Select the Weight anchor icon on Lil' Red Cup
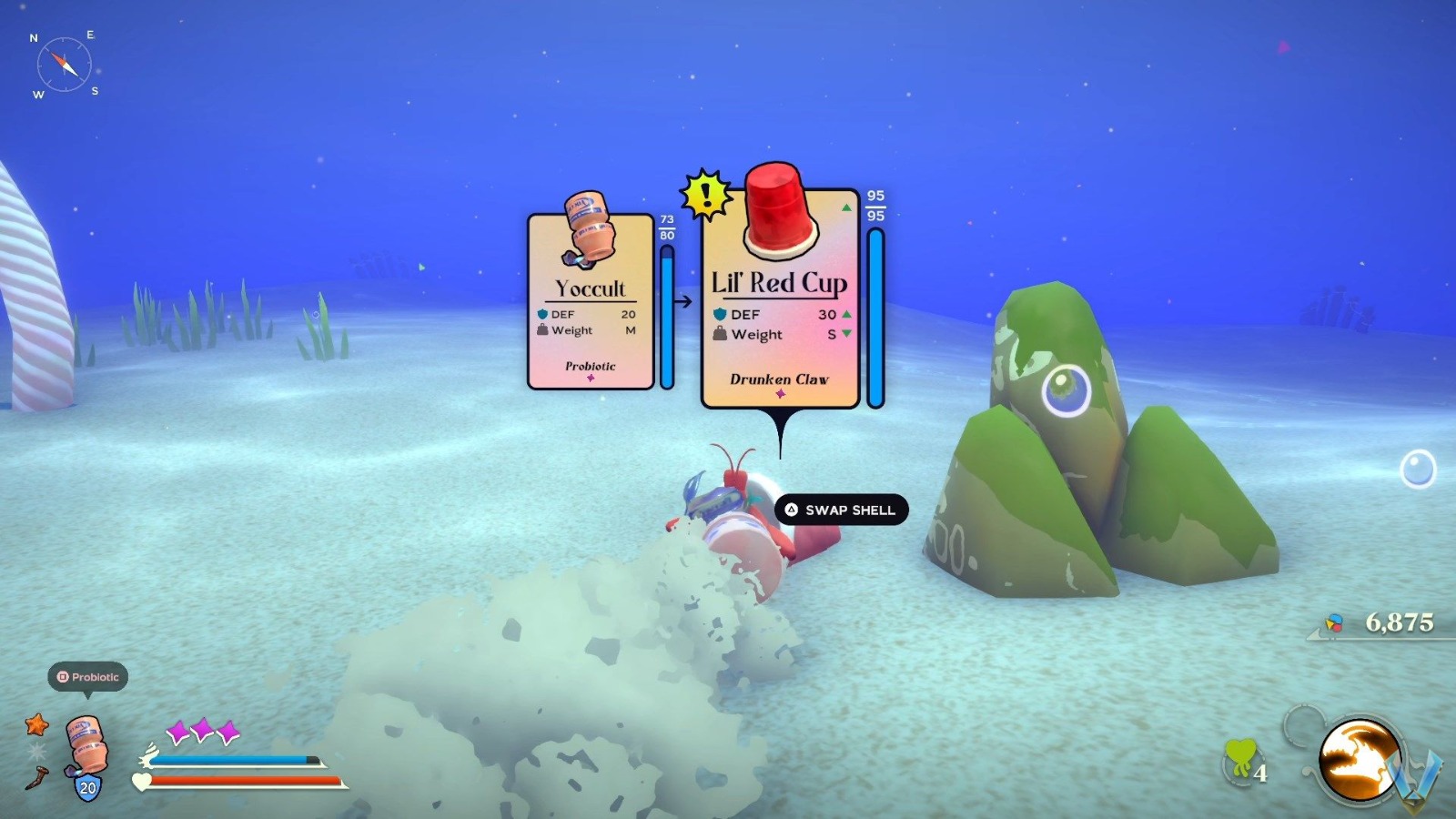Screen dimensions: 1456x819 (718, 335)
